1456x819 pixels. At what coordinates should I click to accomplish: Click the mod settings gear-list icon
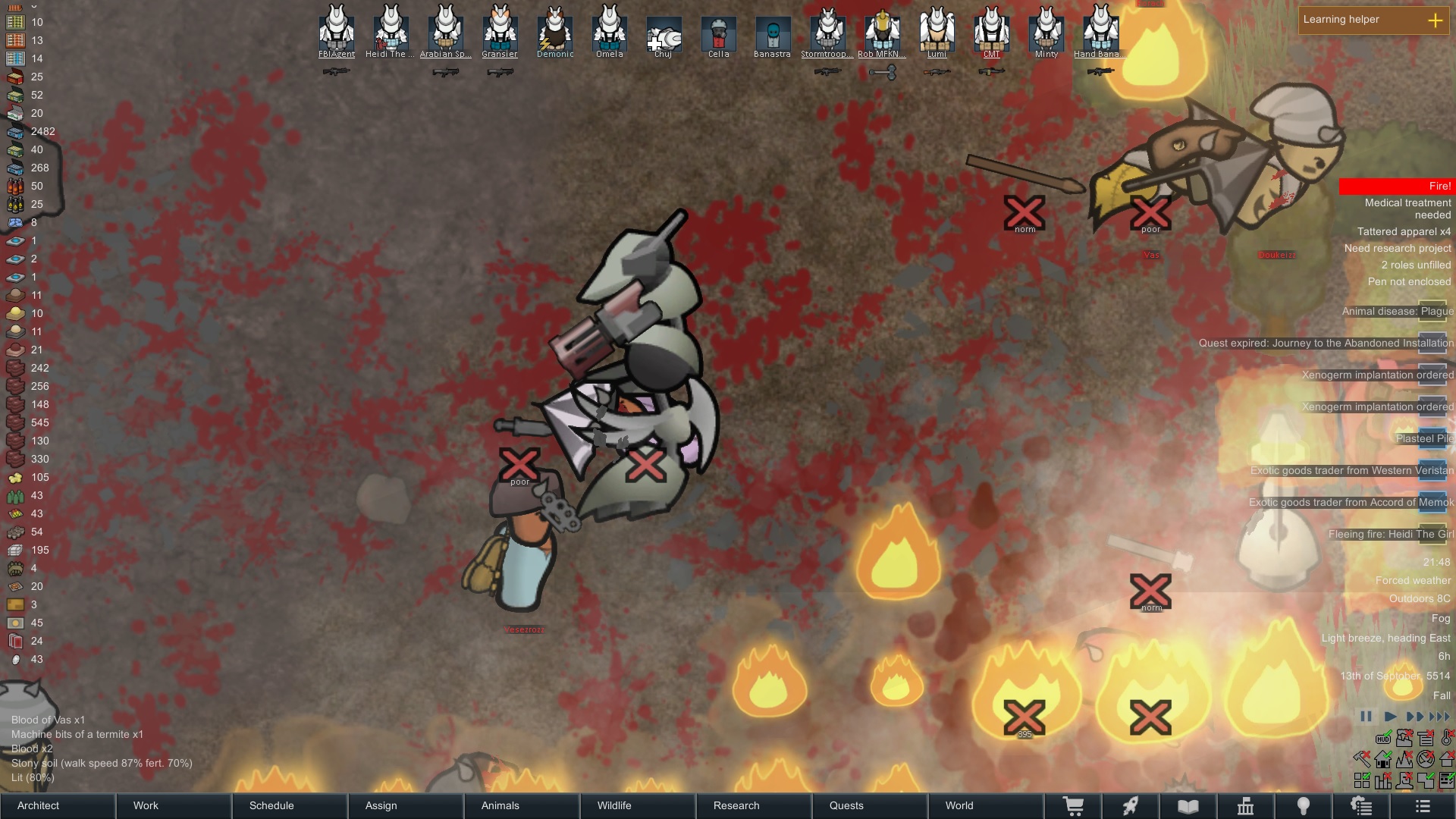[x=1361, y=805]
